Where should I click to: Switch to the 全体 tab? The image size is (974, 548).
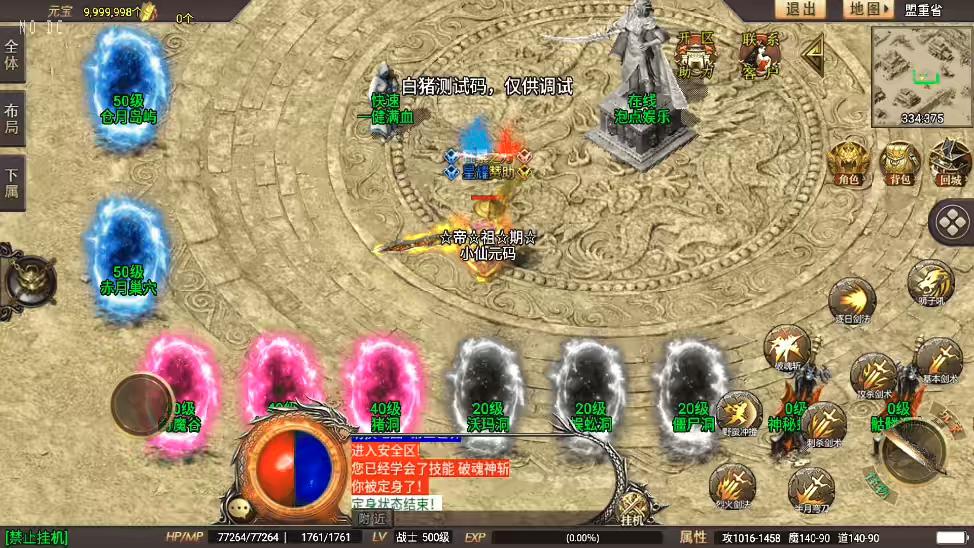pos(12,56)
